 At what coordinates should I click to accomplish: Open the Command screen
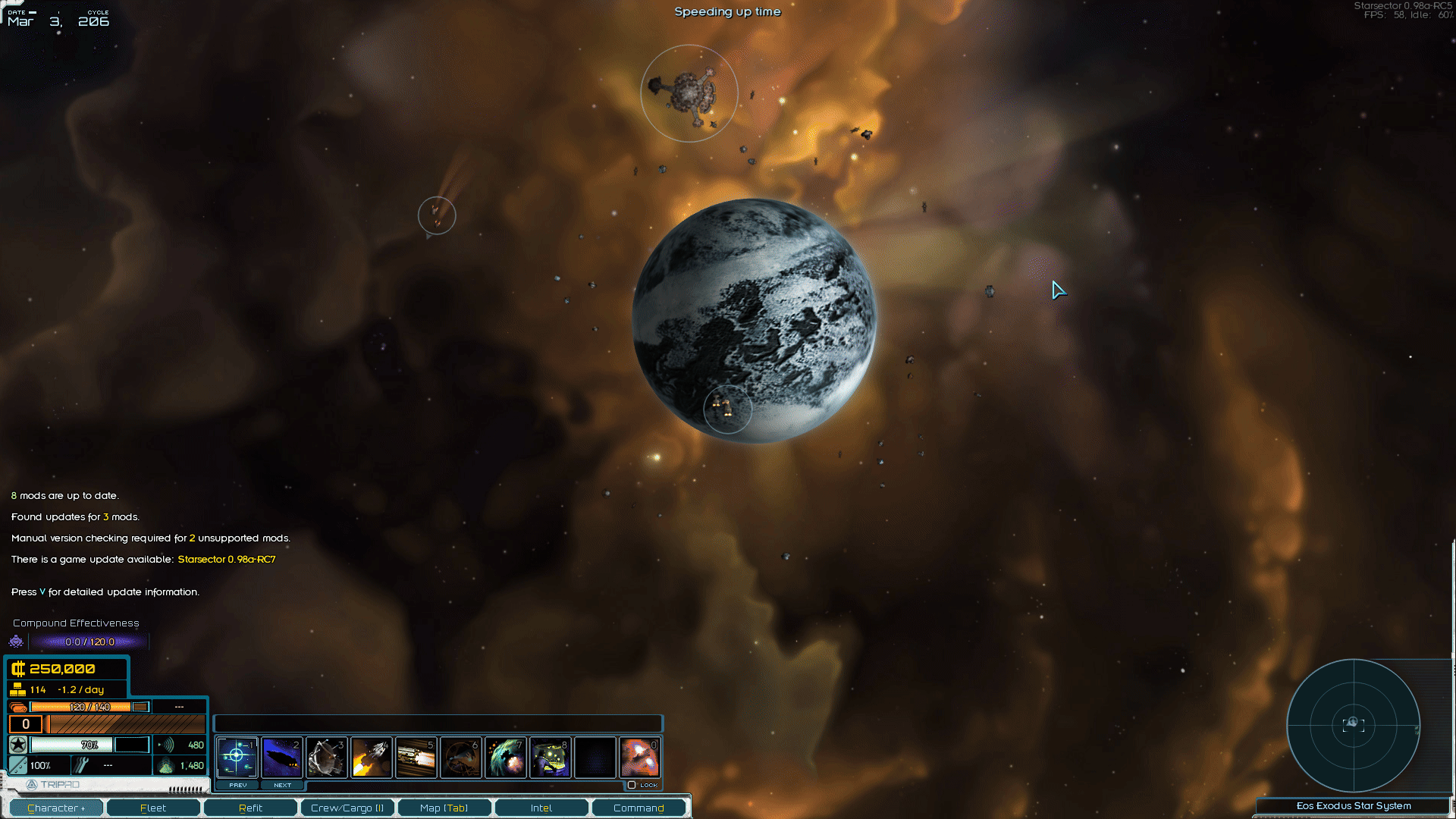639,808
